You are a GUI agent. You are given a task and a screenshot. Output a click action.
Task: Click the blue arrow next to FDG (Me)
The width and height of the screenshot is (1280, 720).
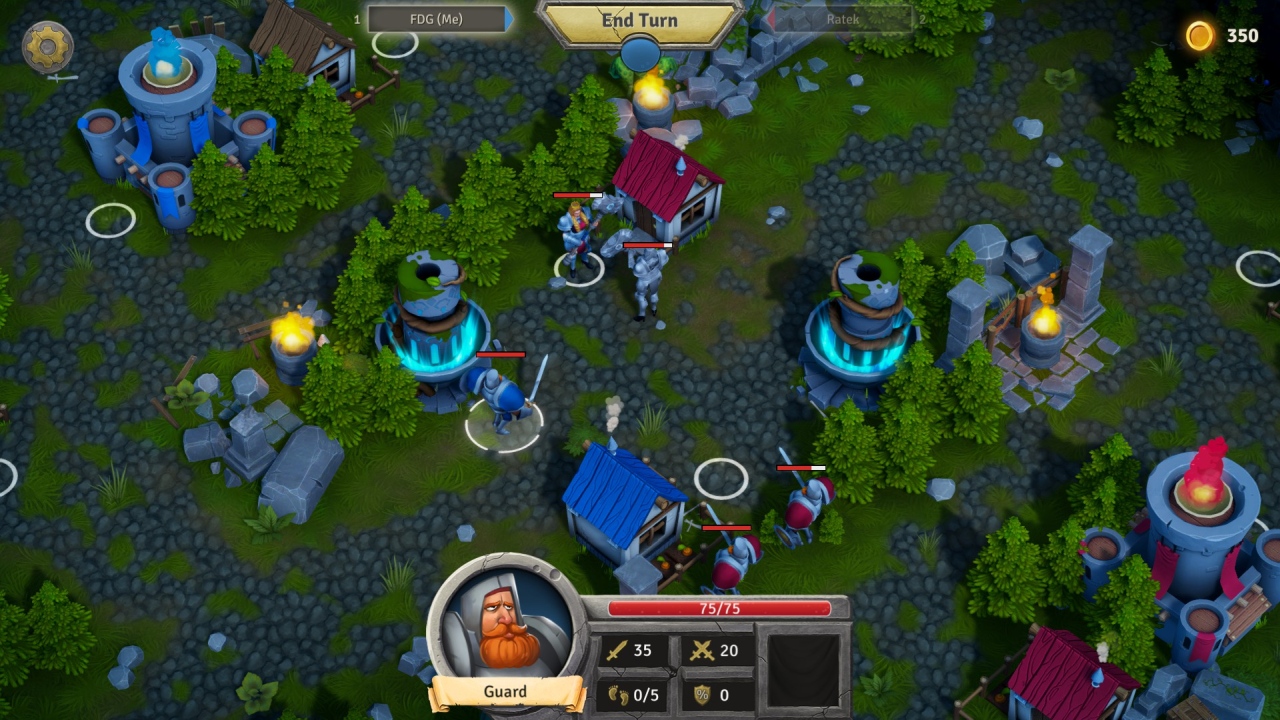(508, 18)
